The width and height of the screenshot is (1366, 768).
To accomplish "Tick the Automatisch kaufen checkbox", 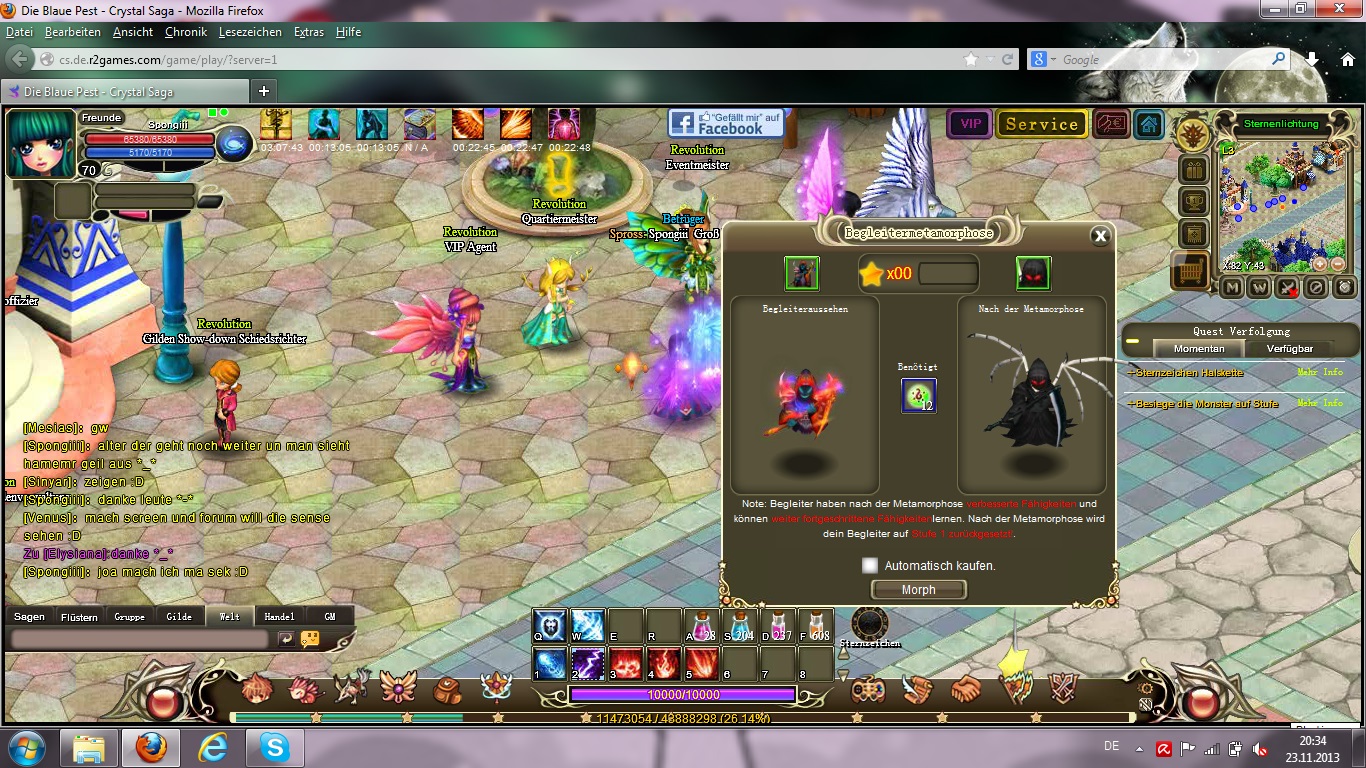I will (x=870, y=565).
